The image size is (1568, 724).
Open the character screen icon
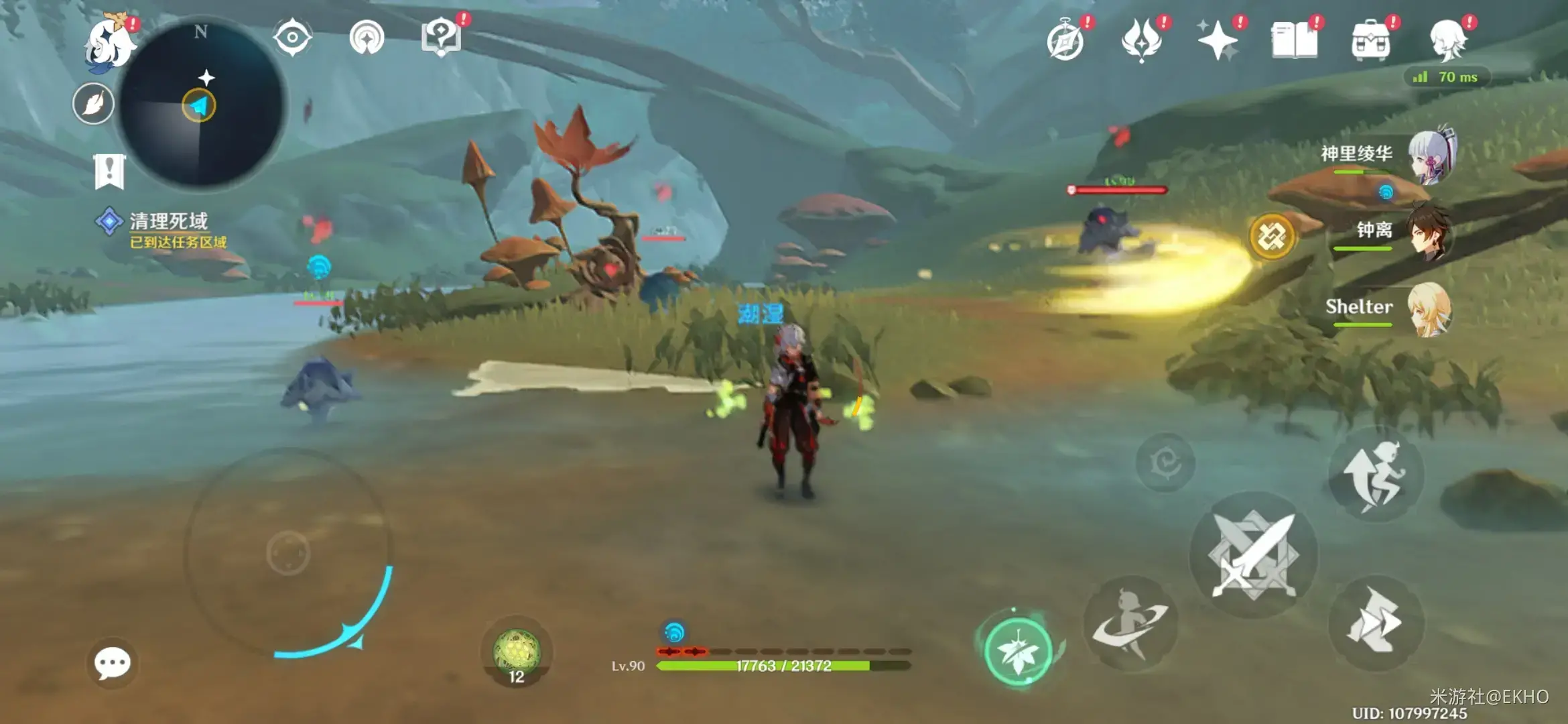(1447, 40)
